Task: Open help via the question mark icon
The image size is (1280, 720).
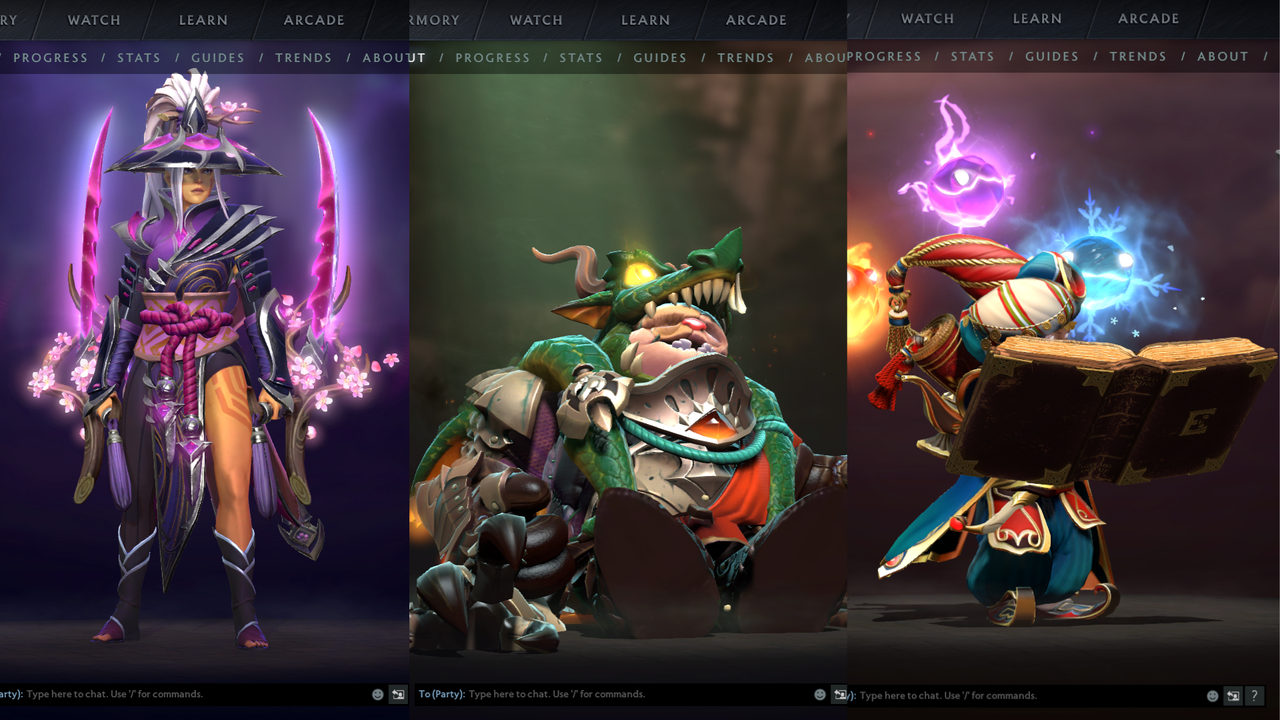Action: (1253, 695)
